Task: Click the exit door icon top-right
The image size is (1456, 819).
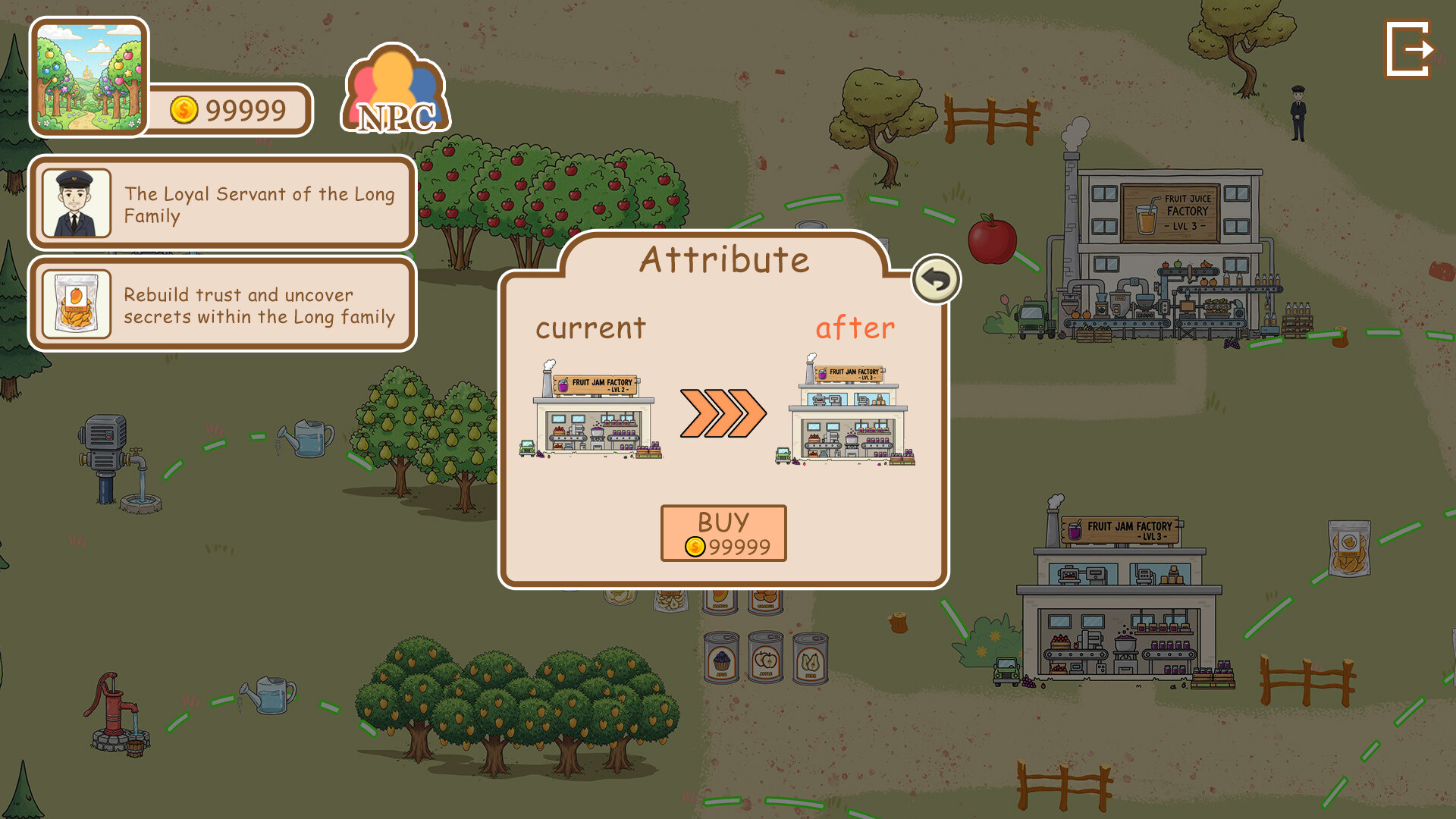Action: (x=1410, y=48)
